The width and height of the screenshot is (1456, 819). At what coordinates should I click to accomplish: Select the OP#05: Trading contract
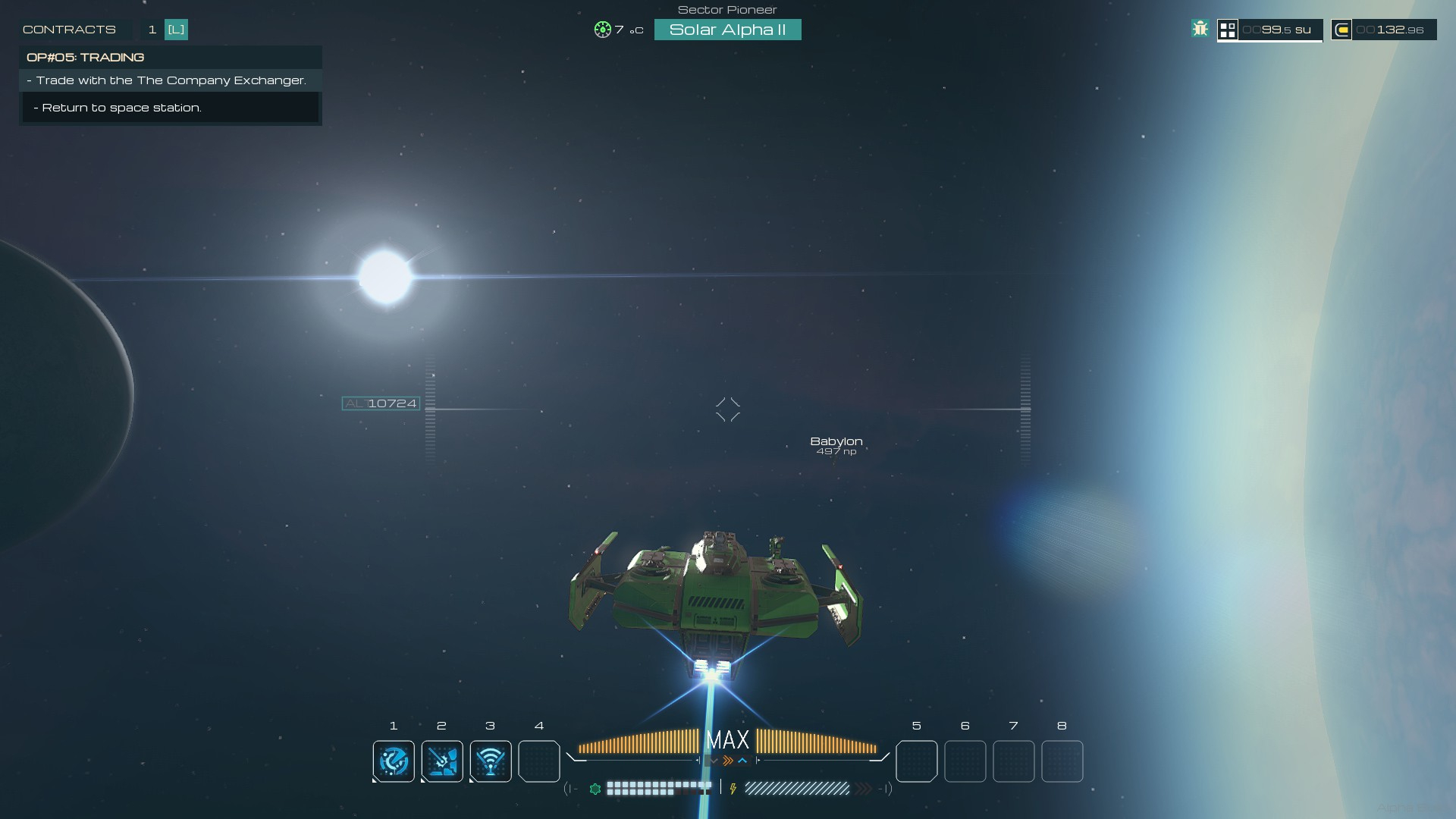coord(85,58)
